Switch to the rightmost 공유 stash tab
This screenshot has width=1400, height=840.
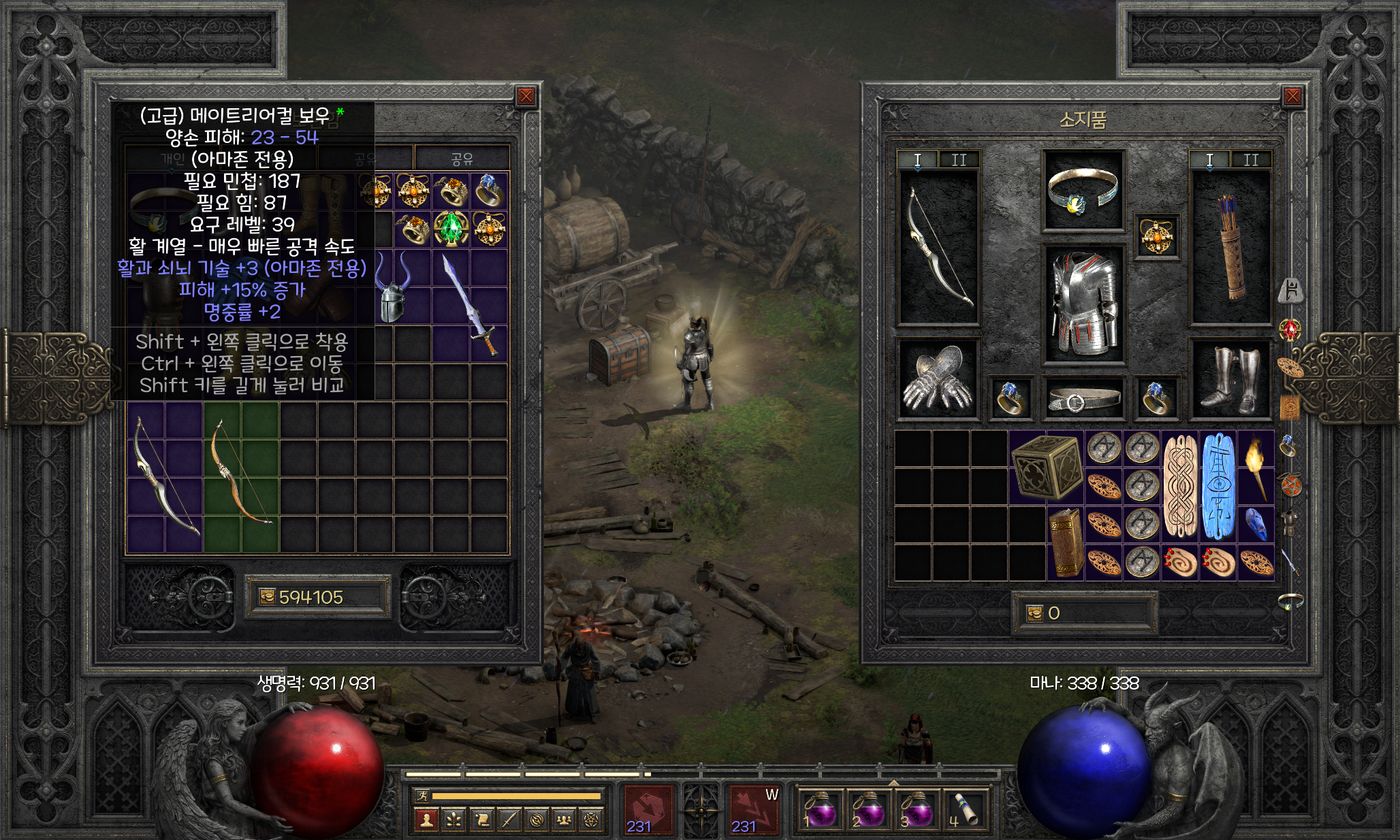pyautogui.click(x=462, y=159)
